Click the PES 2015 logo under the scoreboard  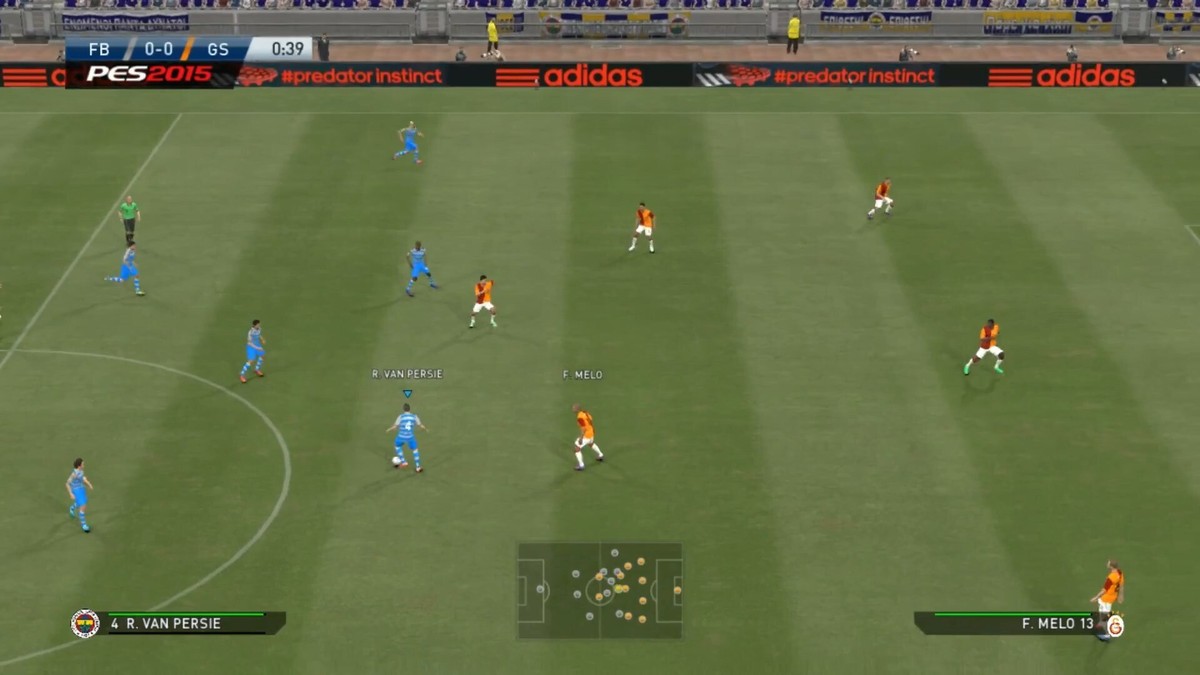[149, 74]
